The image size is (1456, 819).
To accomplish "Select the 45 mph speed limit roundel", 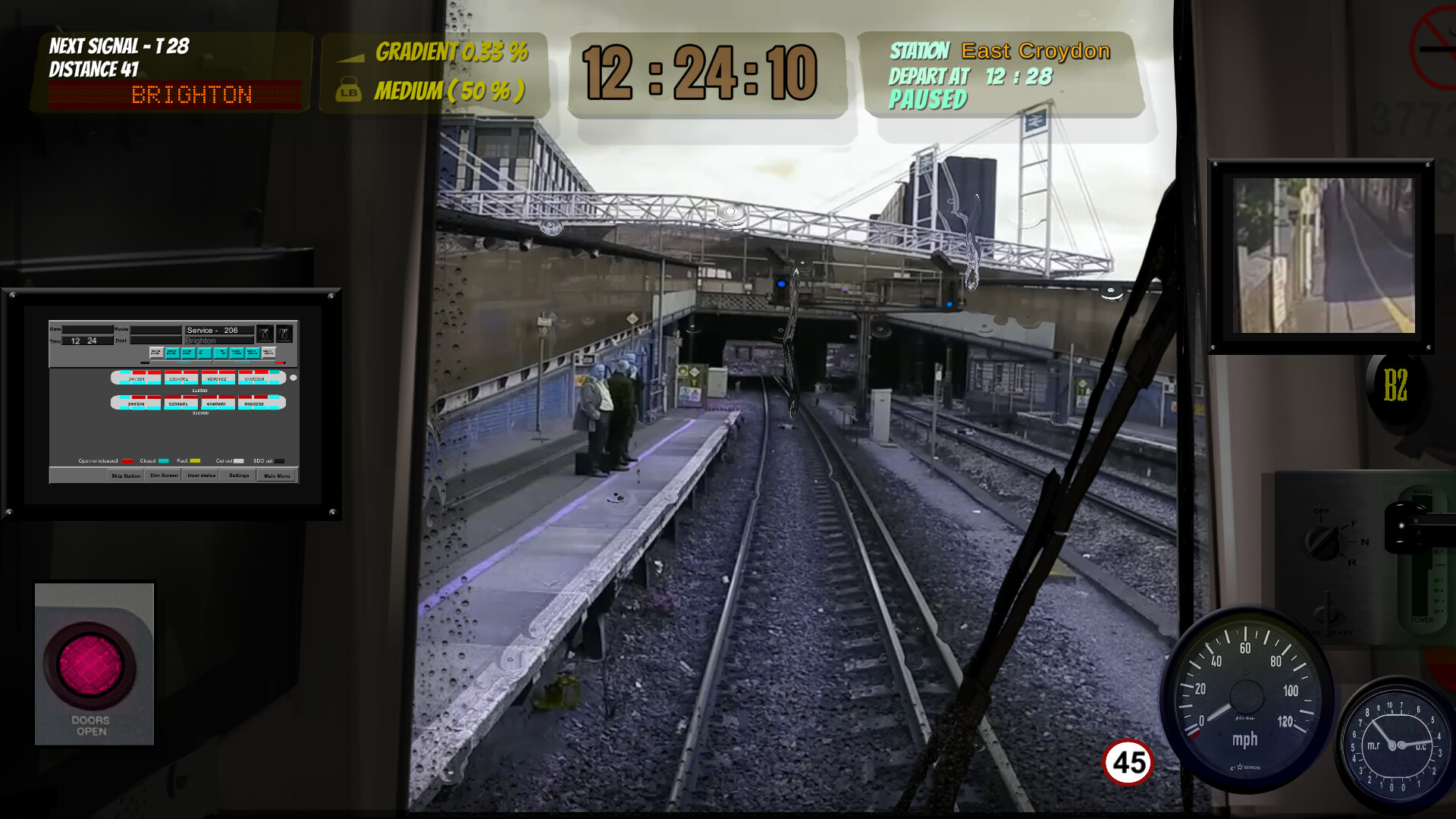I will [1129, 760].
